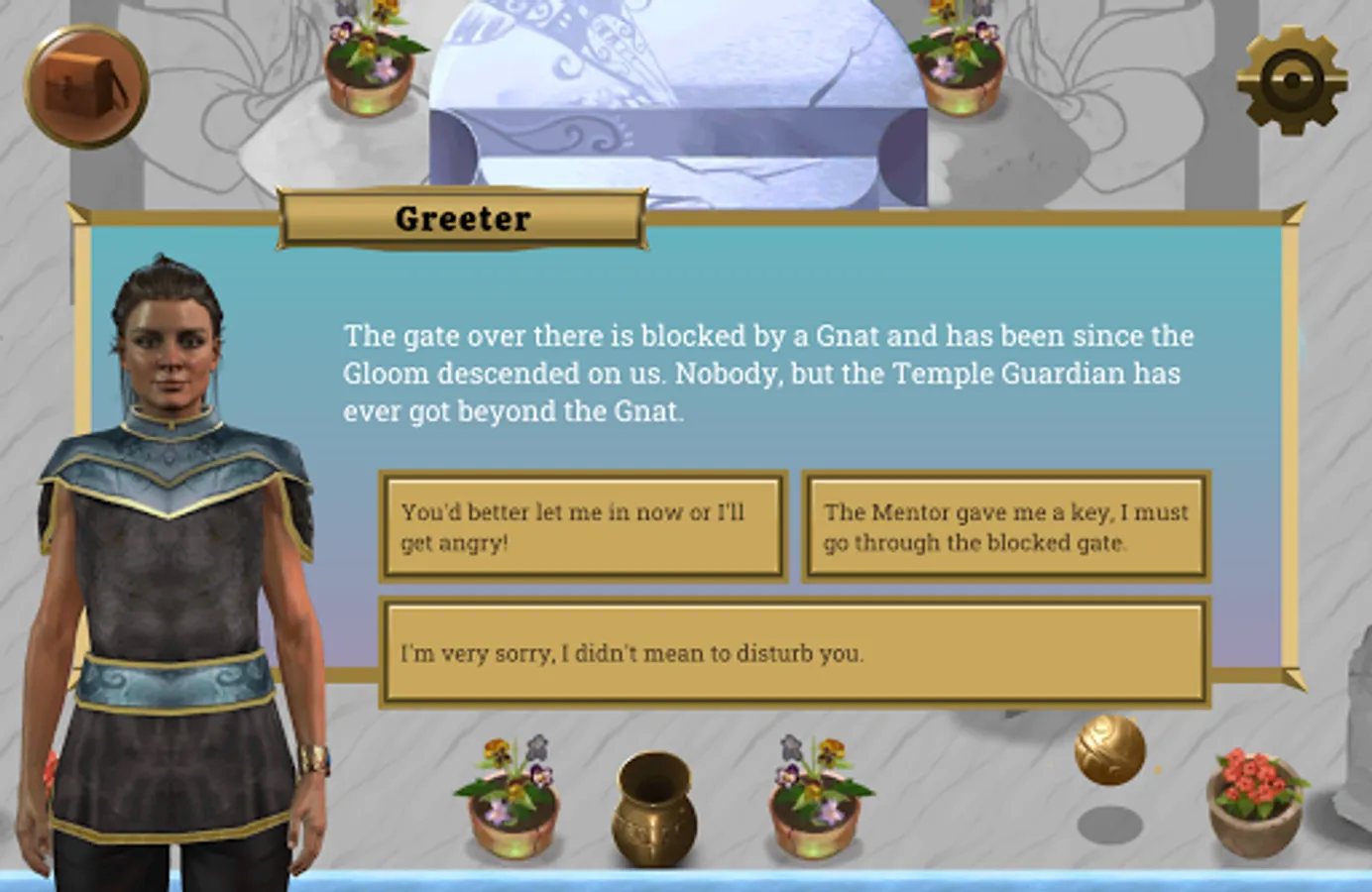Viewport: 1372px width, 892px height.
Task: Select the "Mentor gave me a key" reply
Action: tap(1005, 526)
